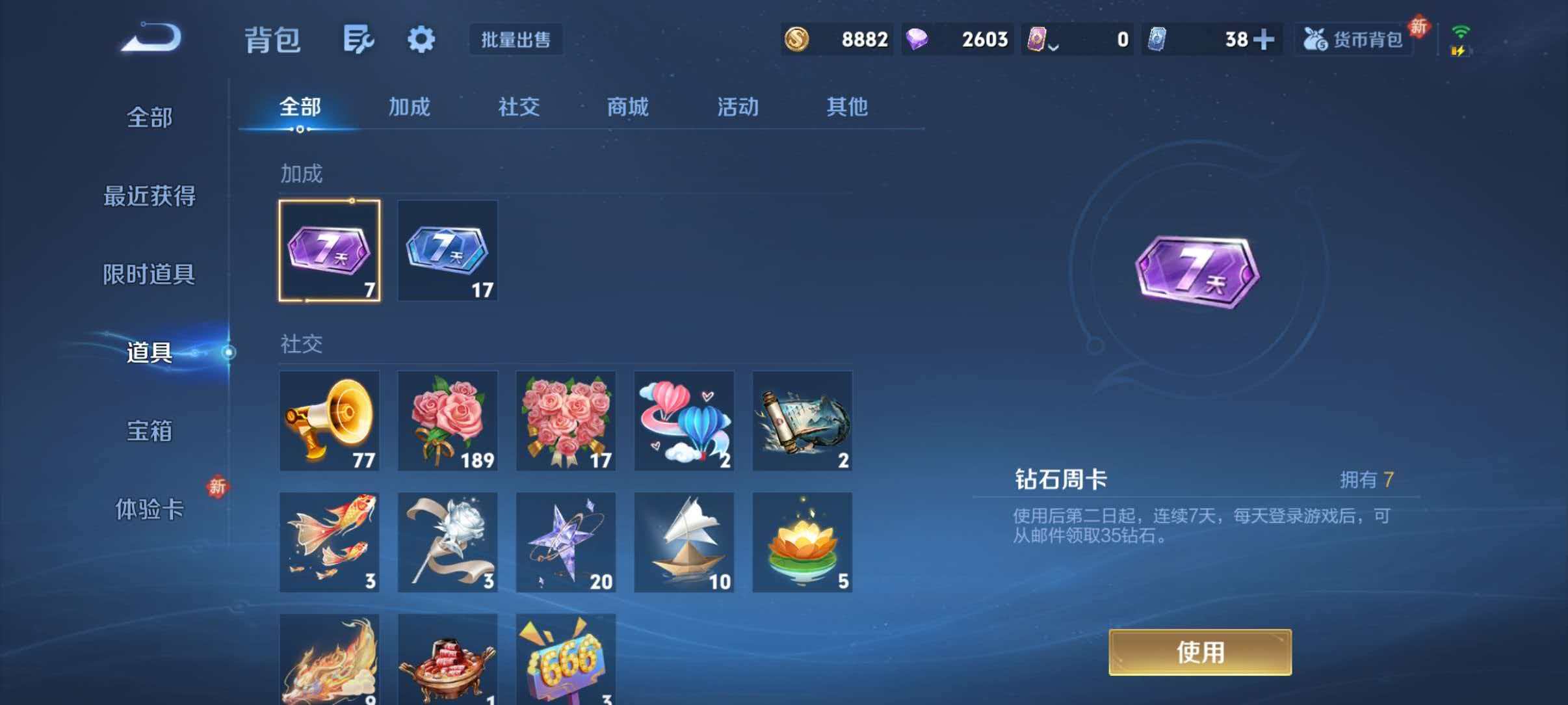This screenshot has height=705, width=1568.
Task: Select the 666 celebration sign item
Action: pyautogui.click(x=565, y=659)
